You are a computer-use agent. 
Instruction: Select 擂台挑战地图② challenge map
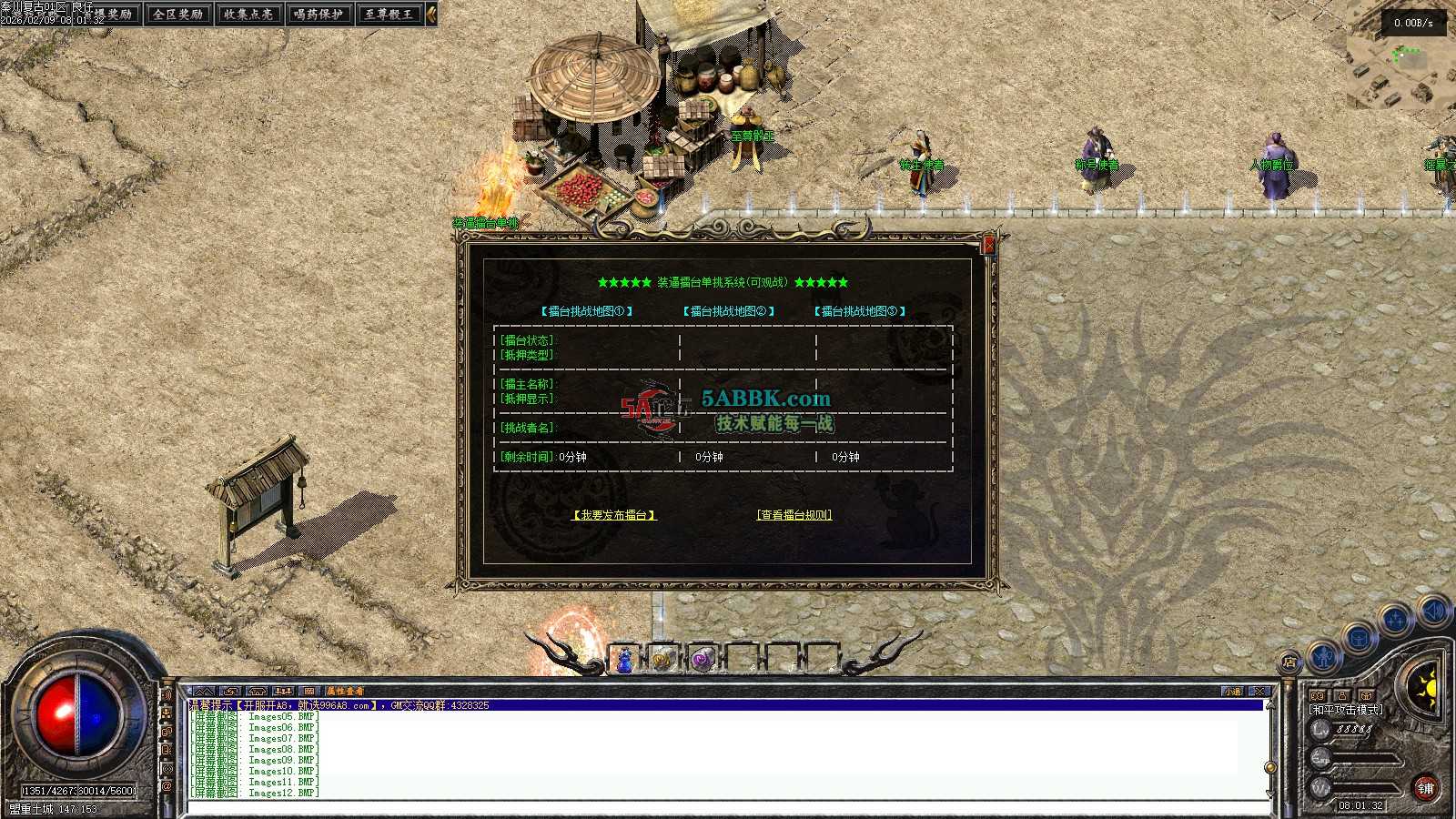729,311
